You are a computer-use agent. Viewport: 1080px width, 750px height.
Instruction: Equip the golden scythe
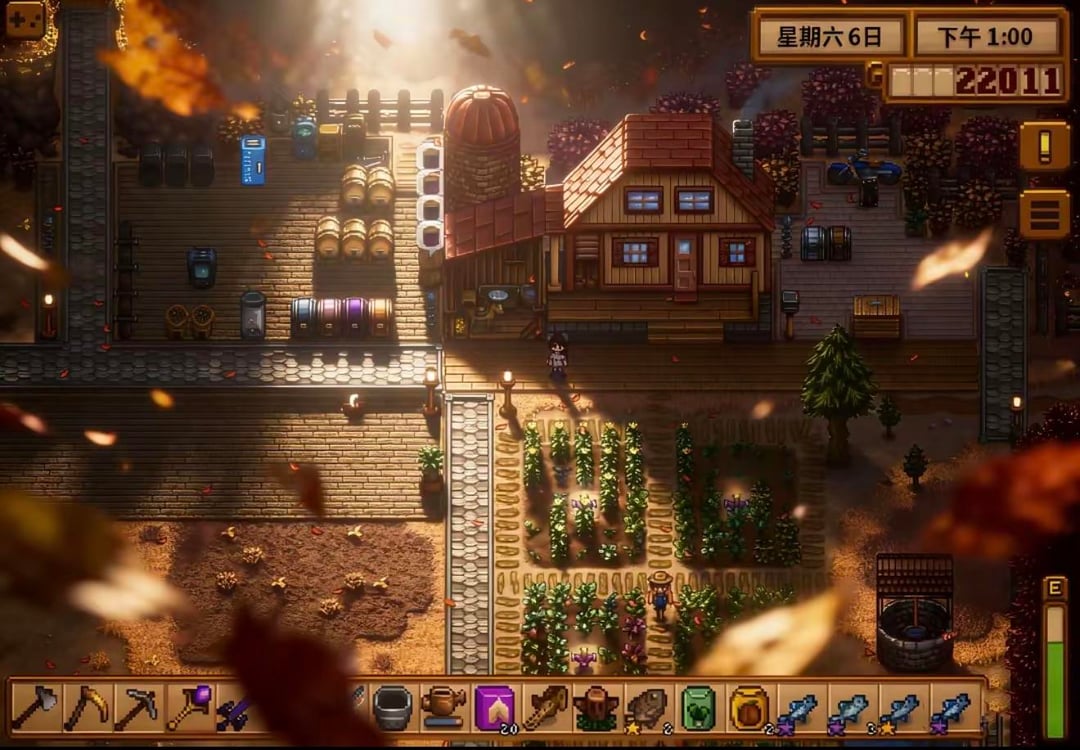[87, 707]
